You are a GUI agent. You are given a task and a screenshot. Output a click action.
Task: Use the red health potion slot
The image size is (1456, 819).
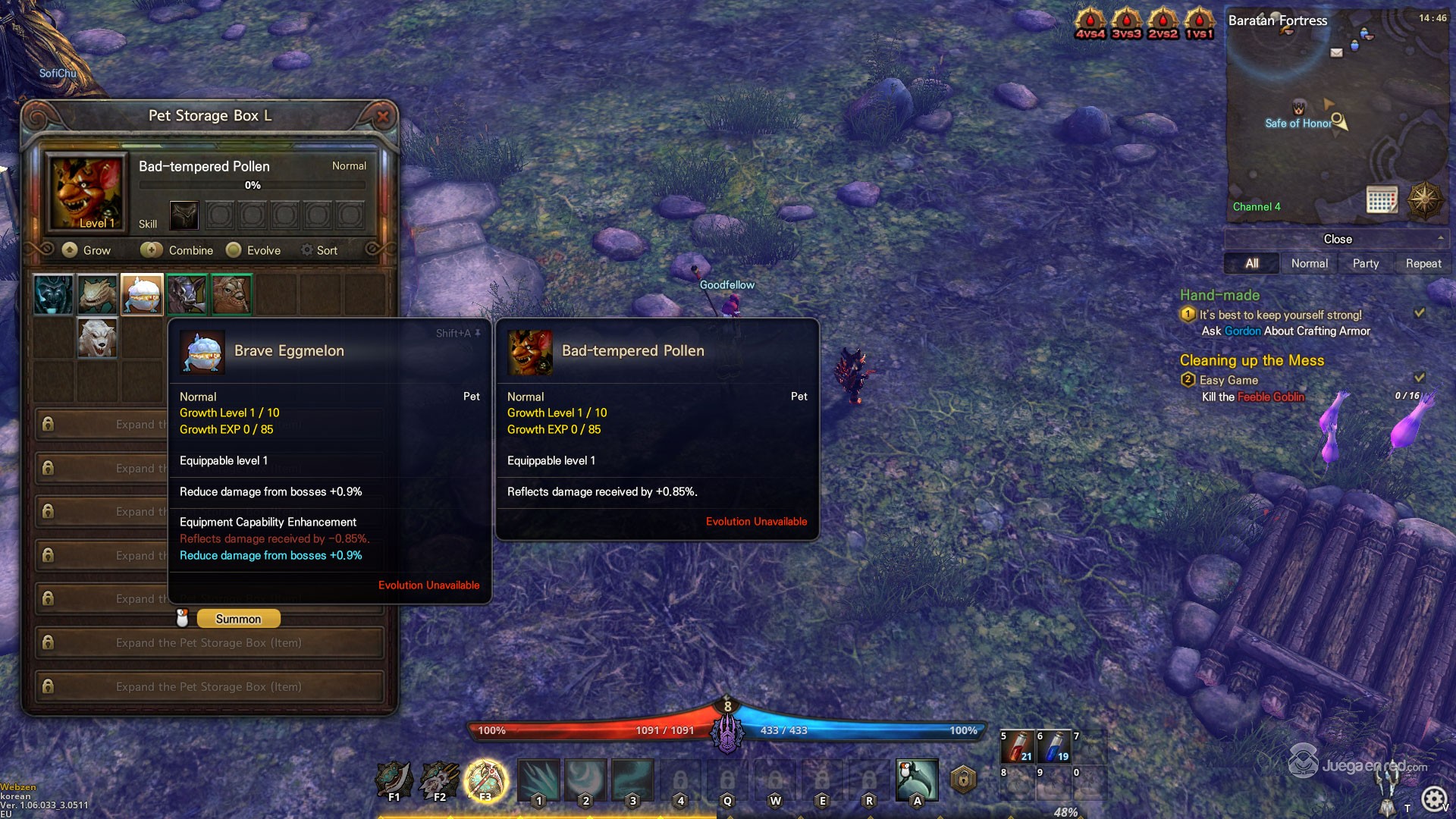tap(1018, 747)
